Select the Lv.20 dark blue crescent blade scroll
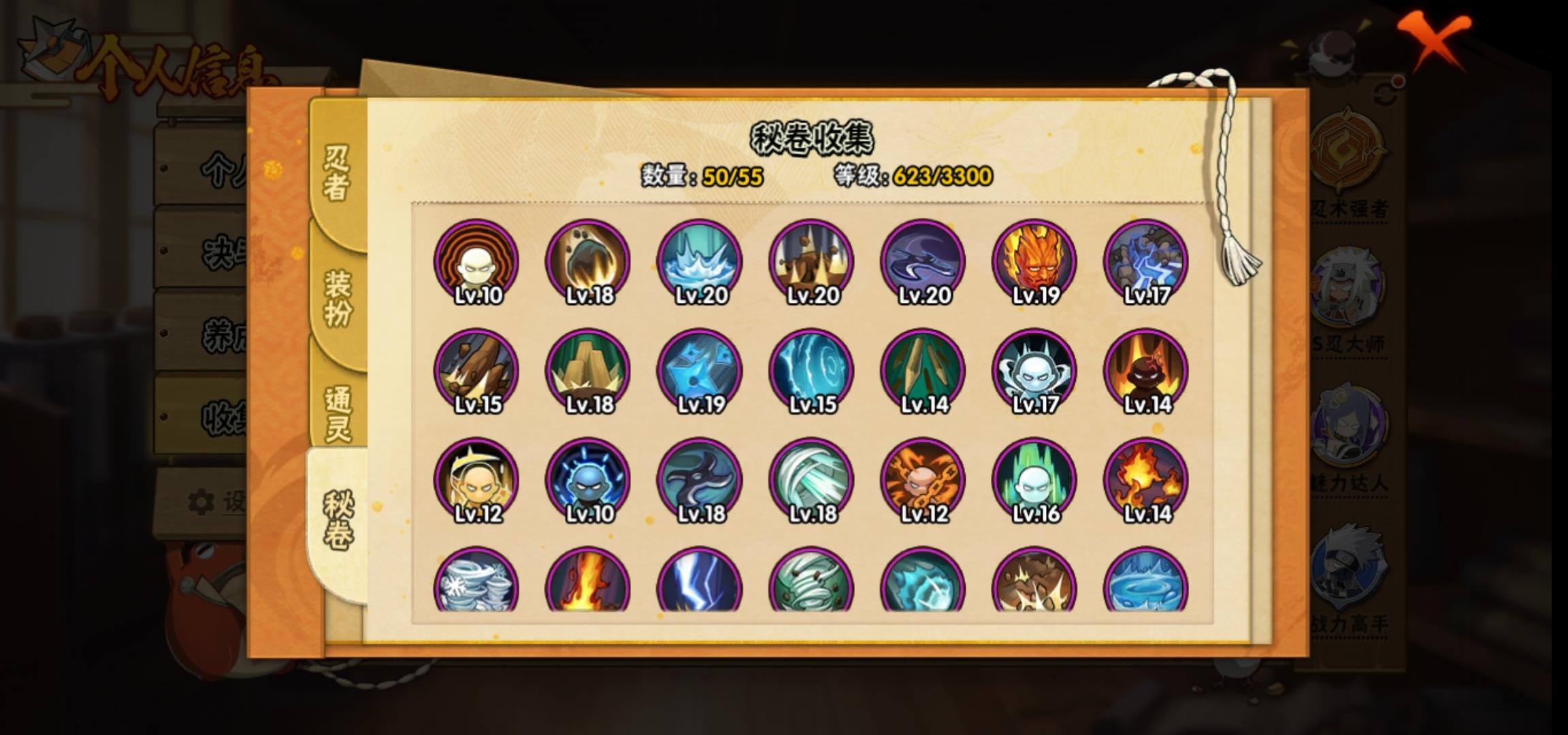This screenshot has height=735, width=1568. coord(923,262)
